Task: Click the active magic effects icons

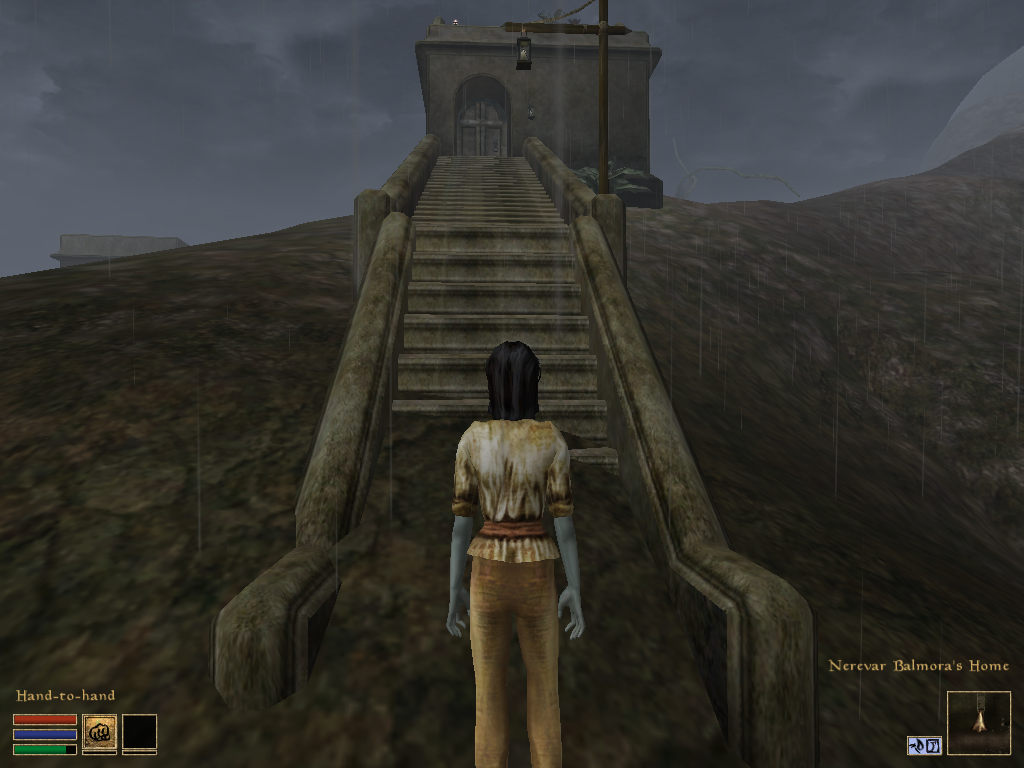Action: 924,745
